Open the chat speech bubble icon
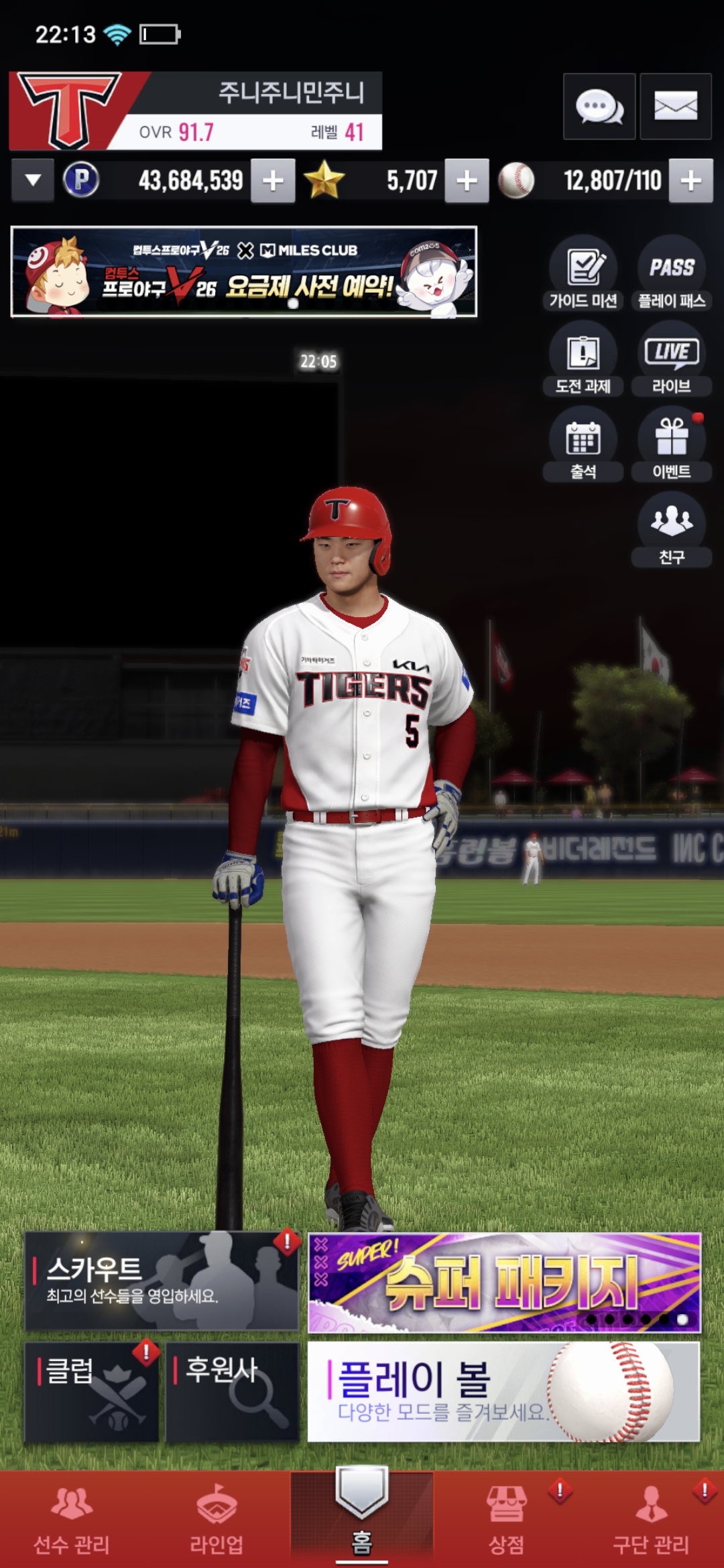The height and width of the screenshot is (1568, 724). [599, 107]
